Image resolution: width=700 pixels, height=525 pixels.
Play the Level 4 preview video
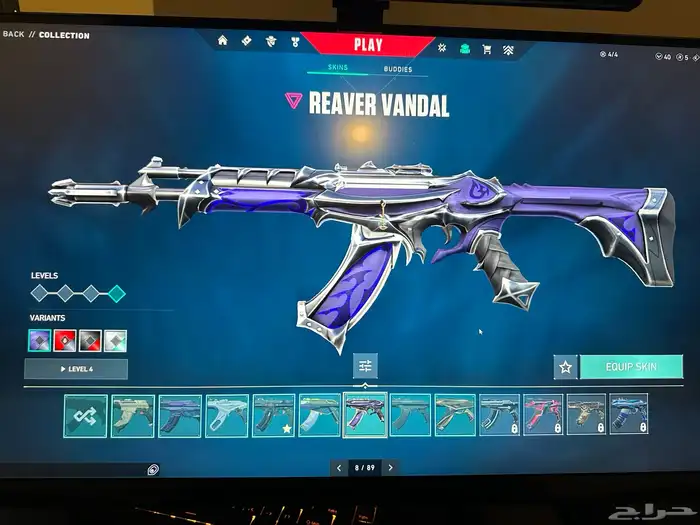point(76,369)
